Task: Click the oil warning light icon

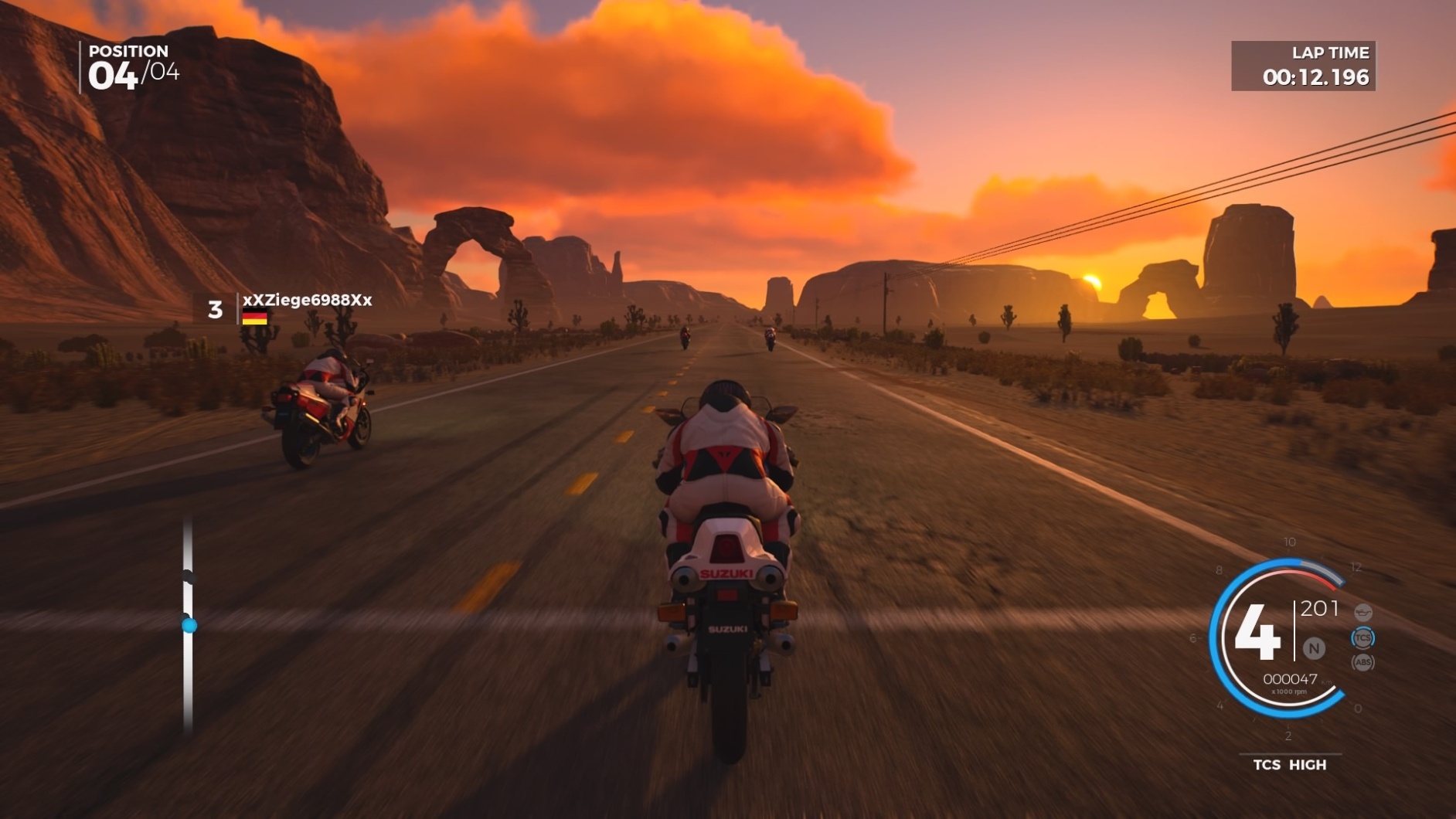Action: [x=1362, y=613]
